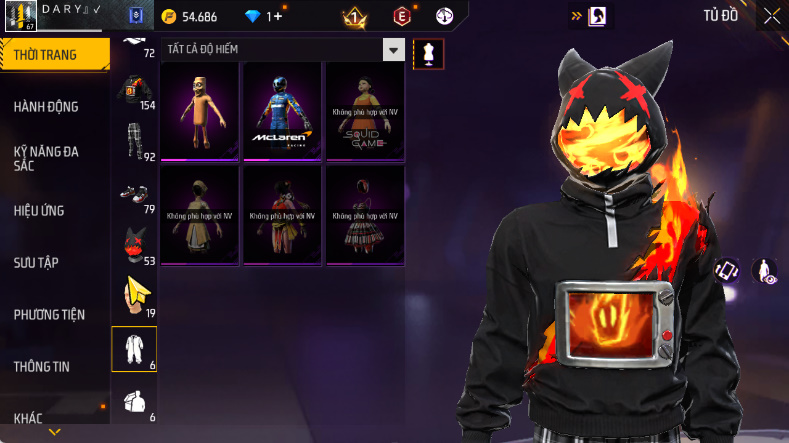Click the gold coin balance icon
This screenshot has width=789, height=443.
pyautogui.click(x=170, y=17)
